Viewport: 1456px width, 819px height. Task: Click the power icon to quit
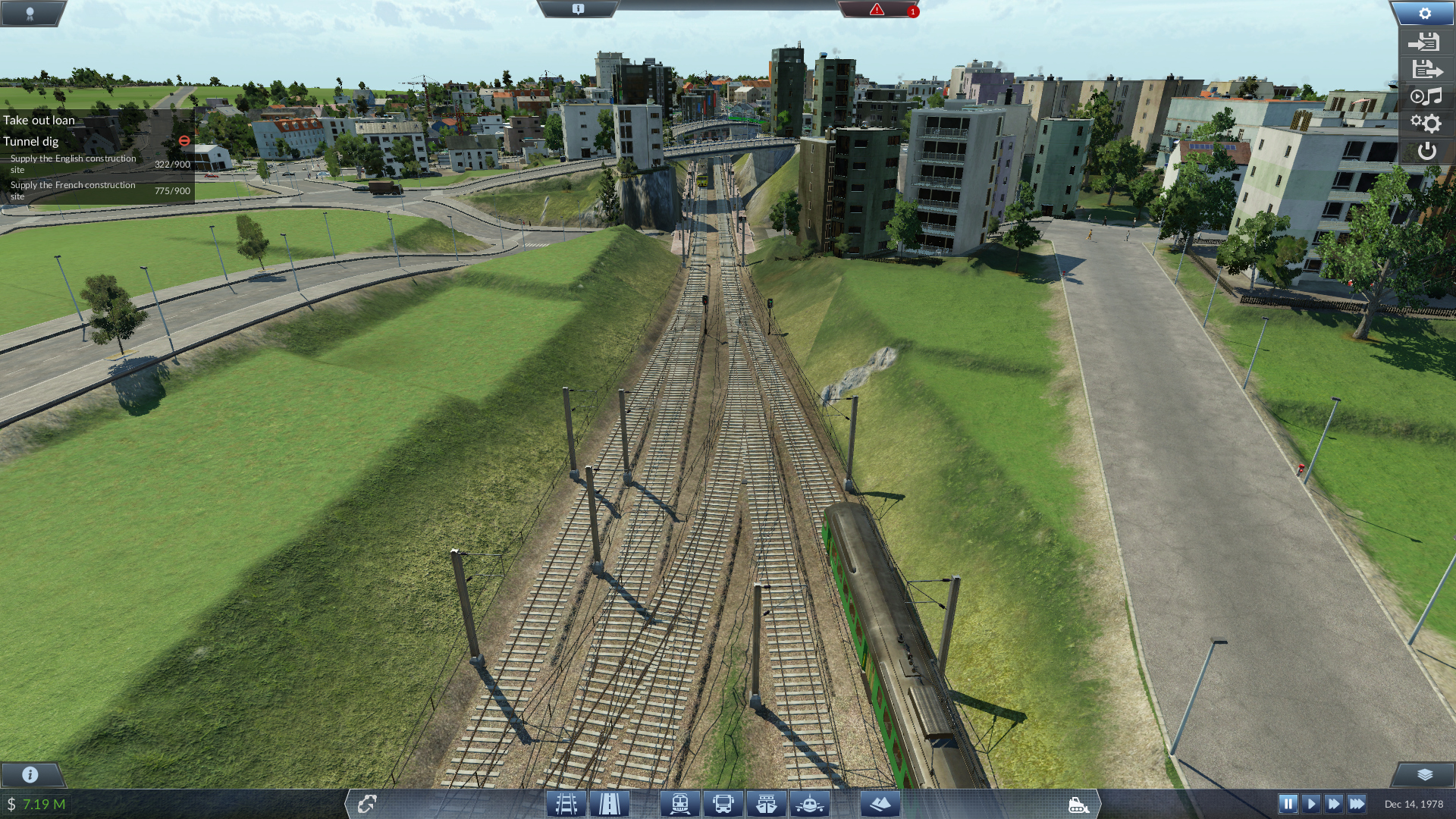1426,151
